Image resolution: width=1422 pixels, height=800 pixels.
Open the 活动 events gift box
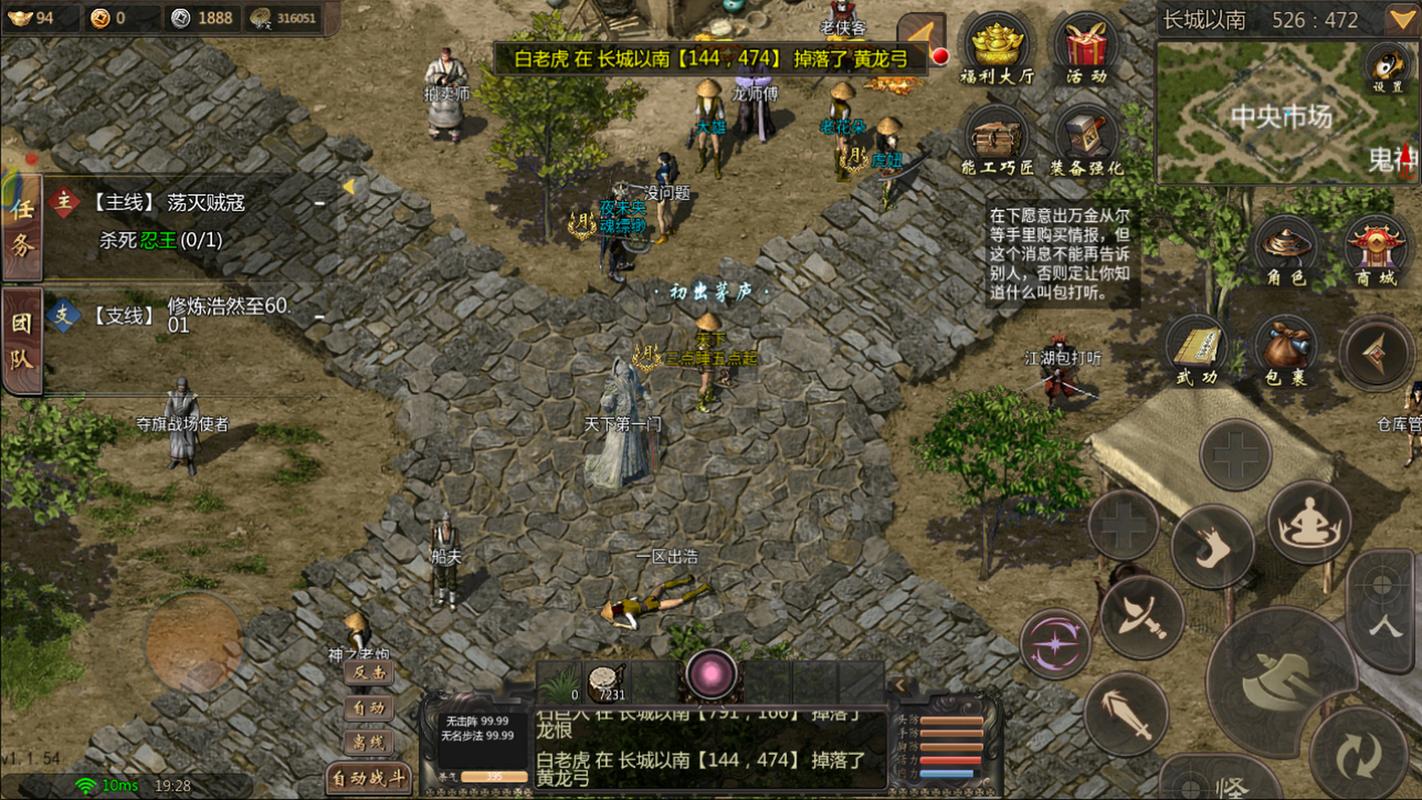pyautogui.click(x=1086, y=49)
